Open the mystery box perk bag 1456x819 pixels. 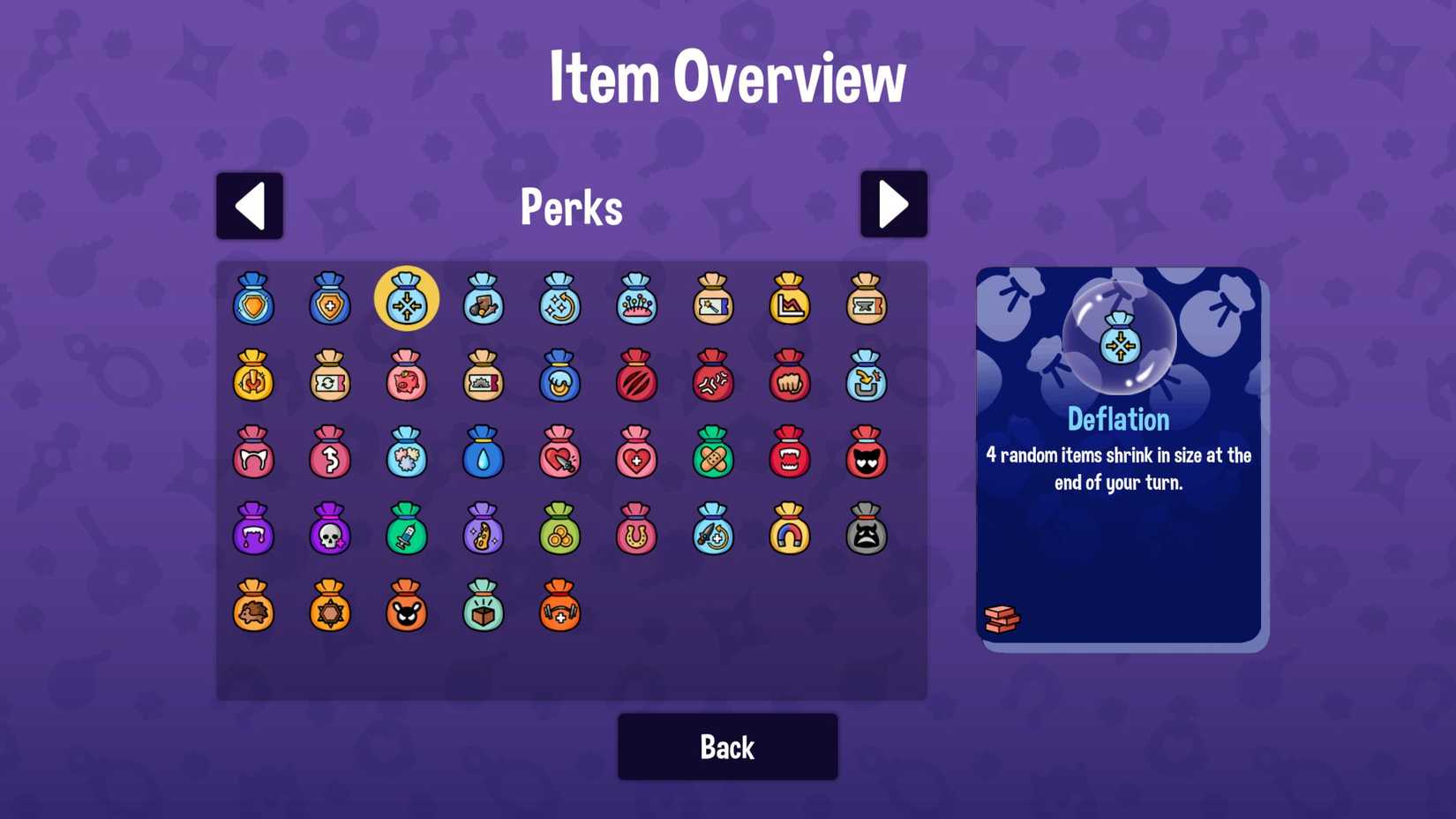point(484,609)
